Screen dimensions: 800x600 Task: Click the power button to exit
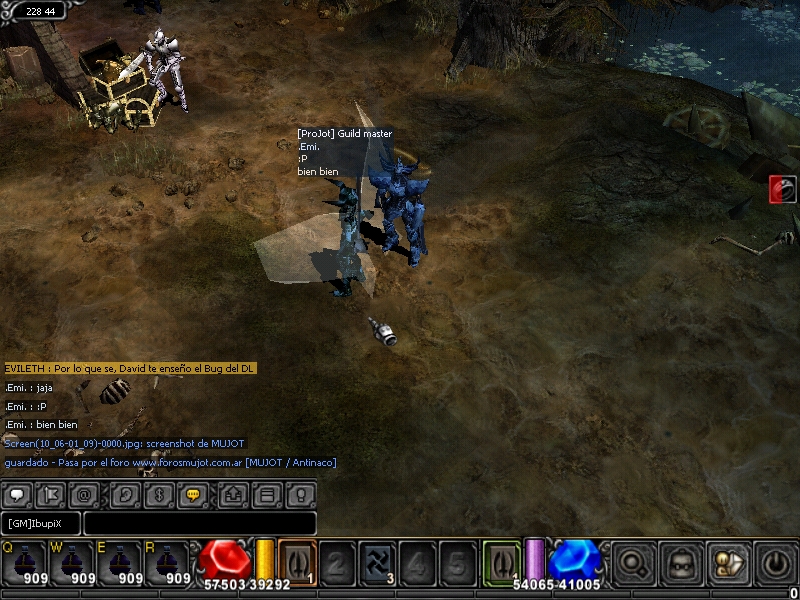pos(777,564)
